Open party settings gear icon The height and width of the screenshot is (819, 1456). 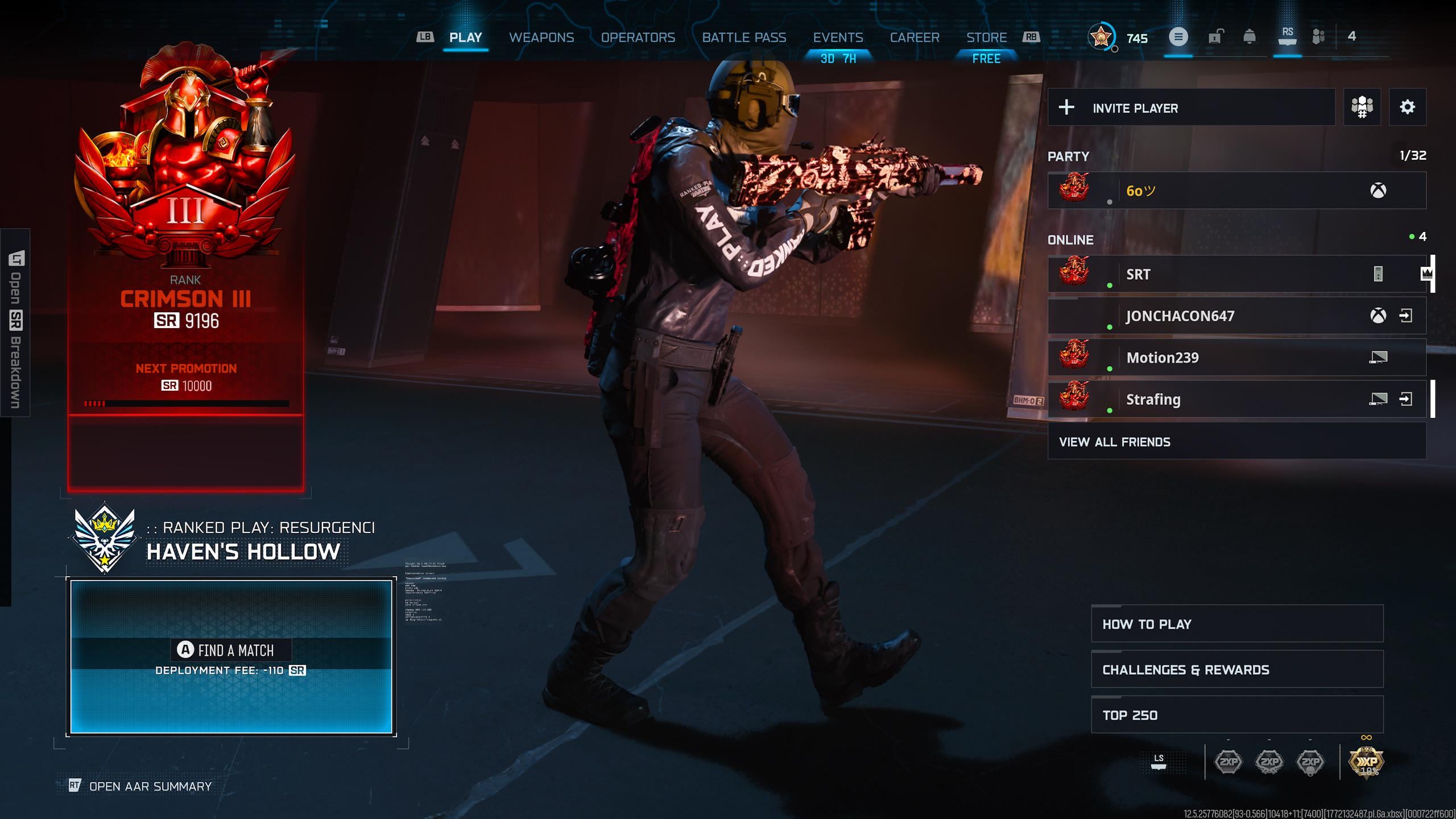coord(1407,107)
